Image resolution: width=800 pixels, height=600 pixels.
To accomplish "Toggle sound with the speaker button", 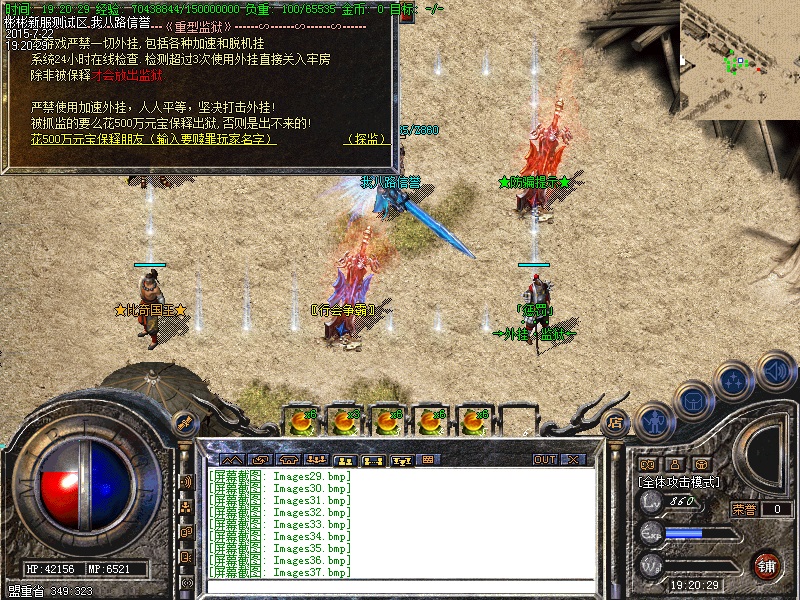I will pos(775,370).
